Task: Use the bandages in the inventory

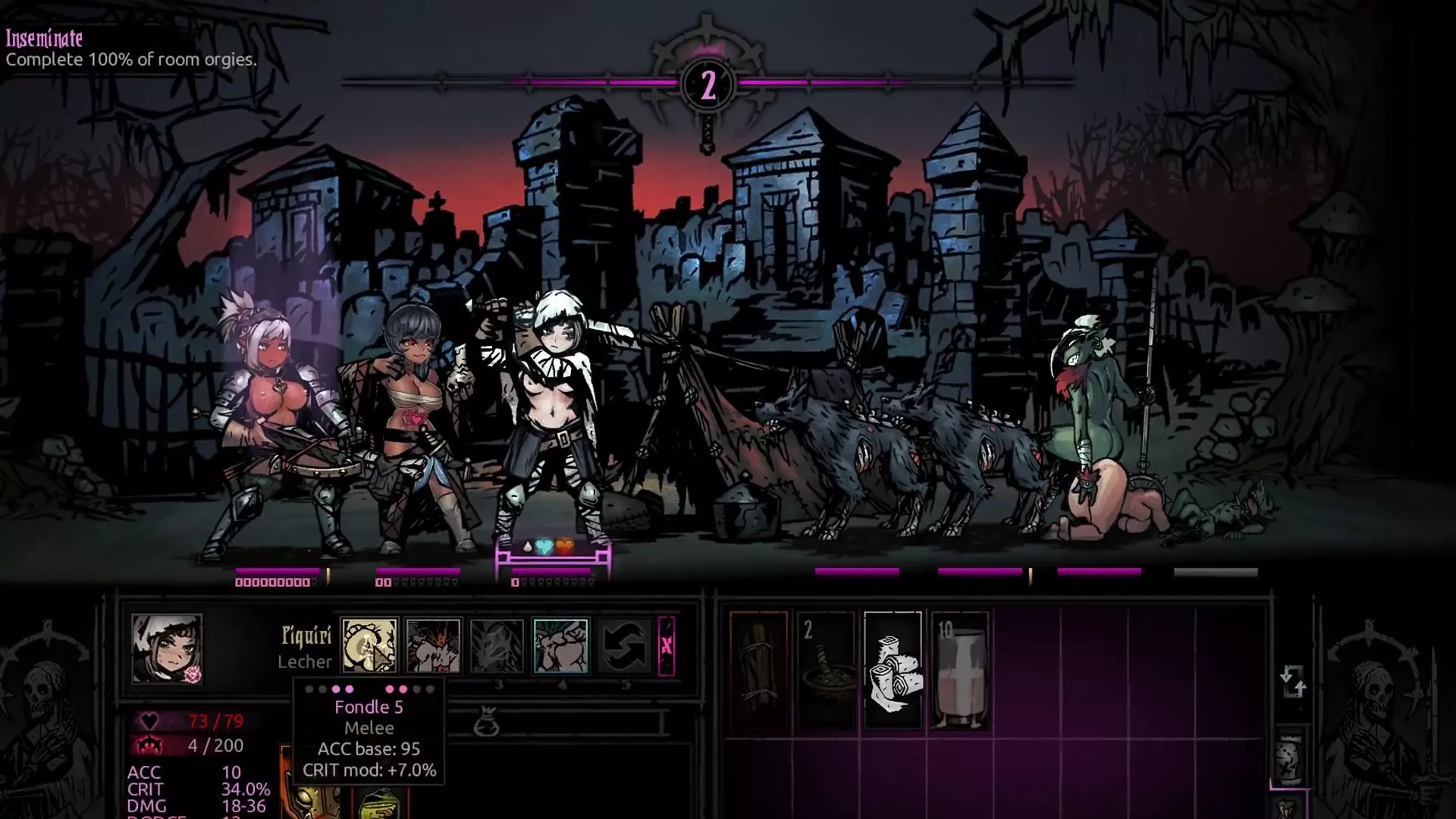Action: point(893,670)
